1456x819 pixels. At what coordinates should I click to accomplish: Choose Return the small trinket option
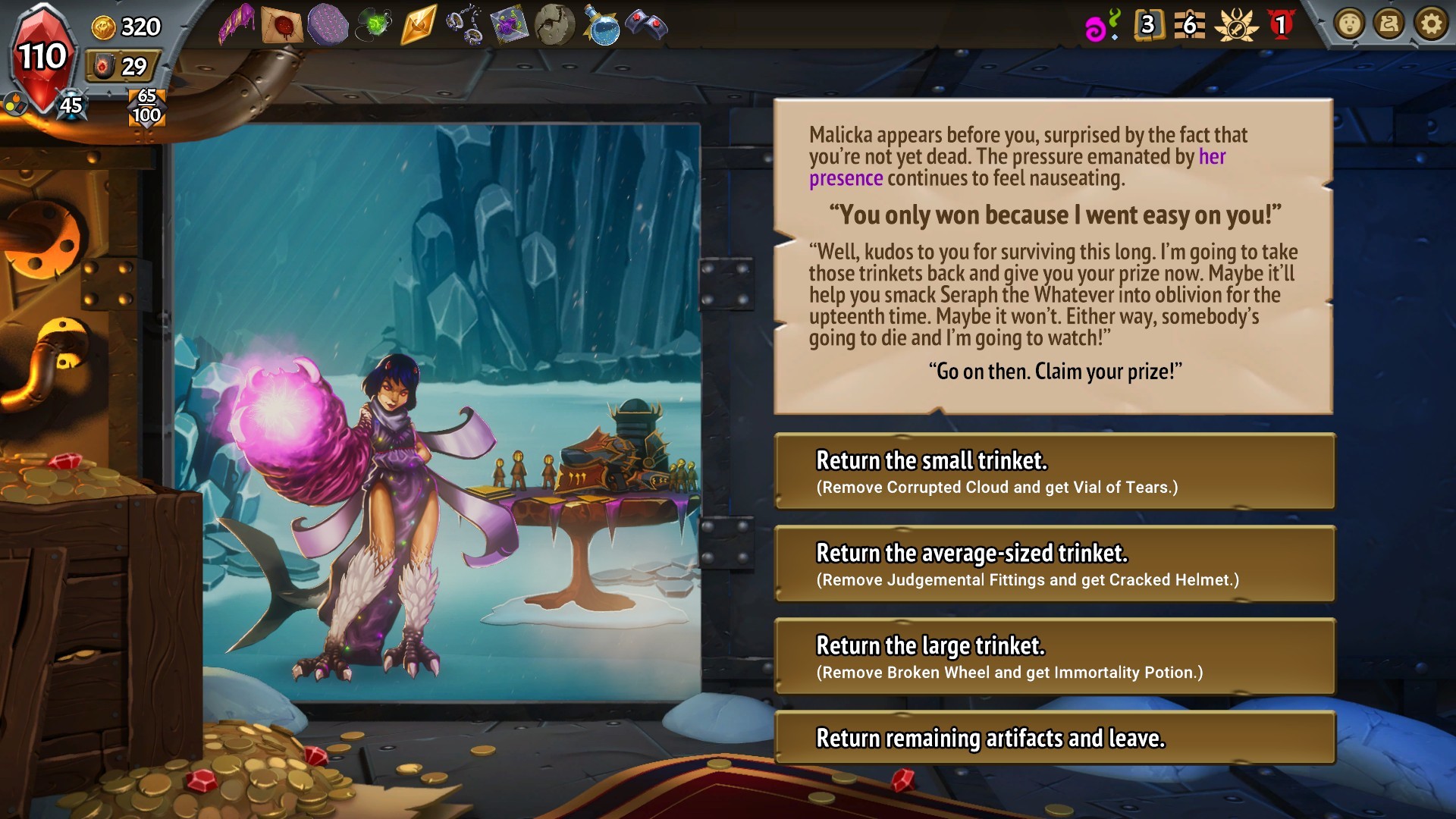(x=1054, y=472)
